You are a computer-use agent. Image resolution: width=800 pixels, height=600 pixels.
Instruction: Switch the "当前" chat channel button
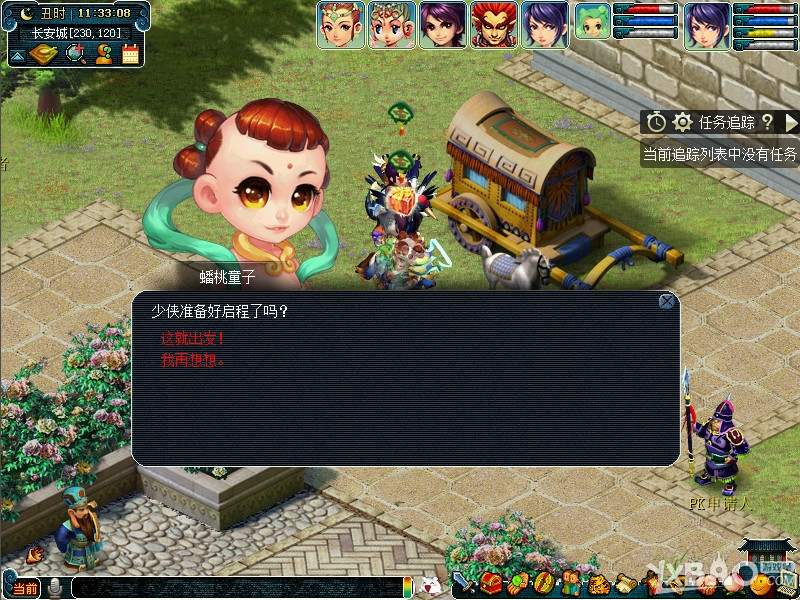(x=26, y=587)
